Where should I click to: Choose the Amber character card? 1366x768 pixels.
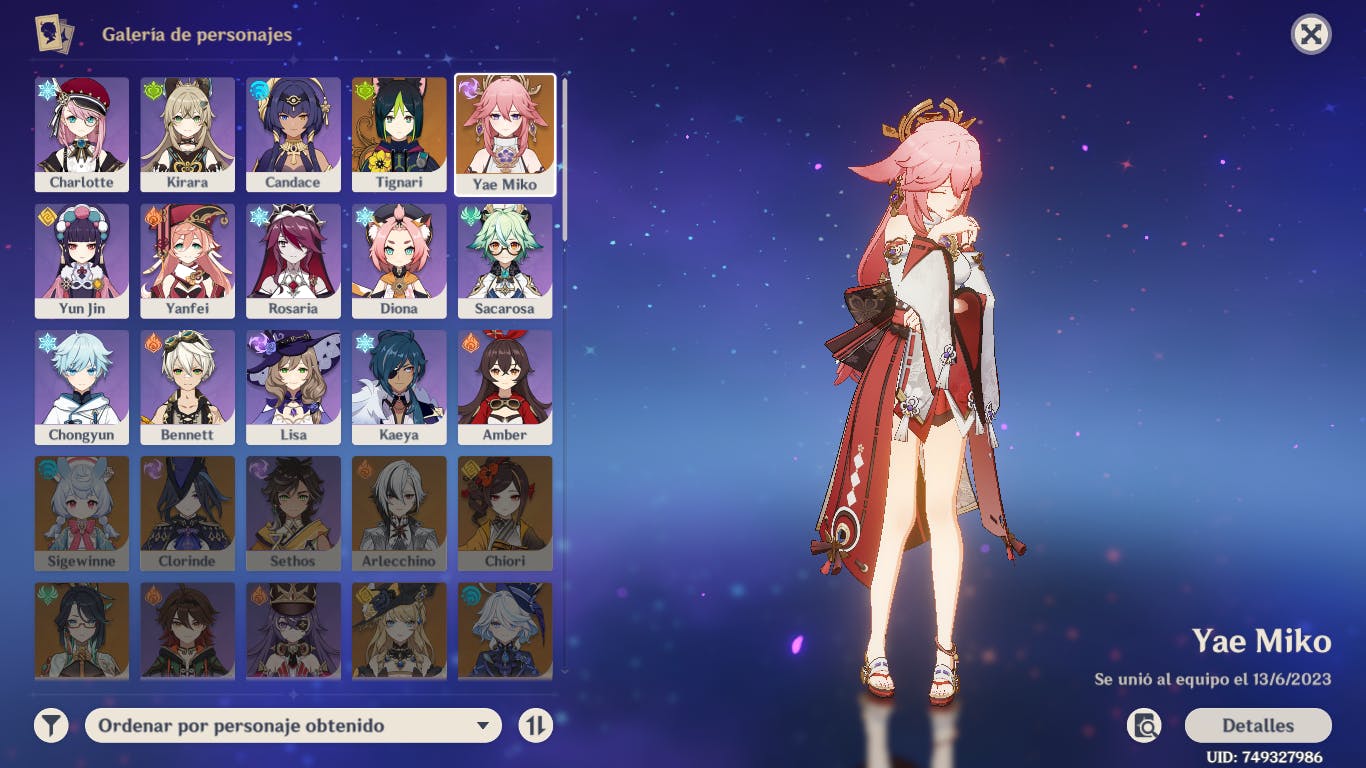[x=505, y=387]
